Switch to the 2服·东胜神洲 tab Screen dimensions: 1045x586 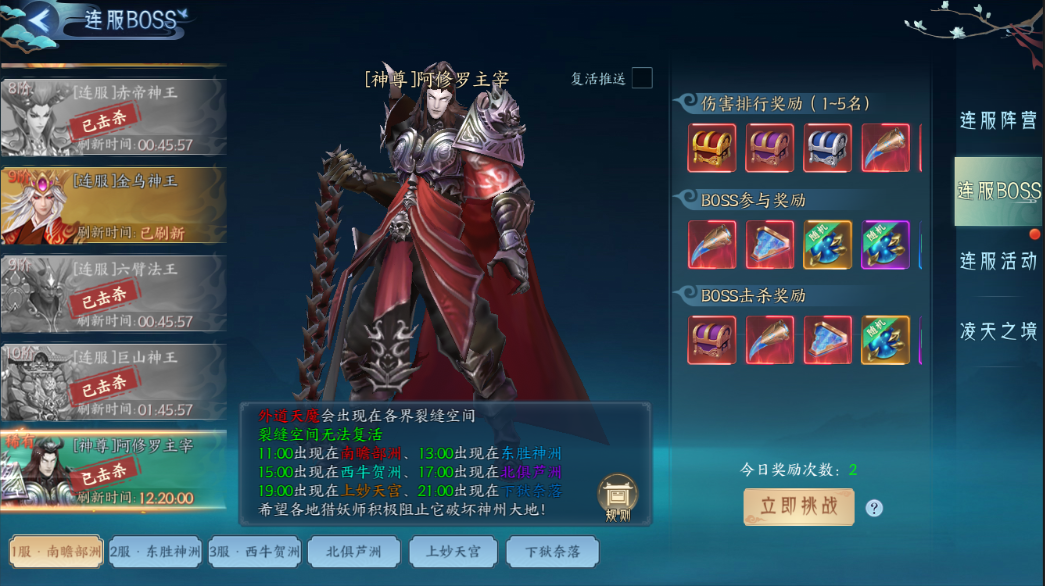click(x=155, y=551)
